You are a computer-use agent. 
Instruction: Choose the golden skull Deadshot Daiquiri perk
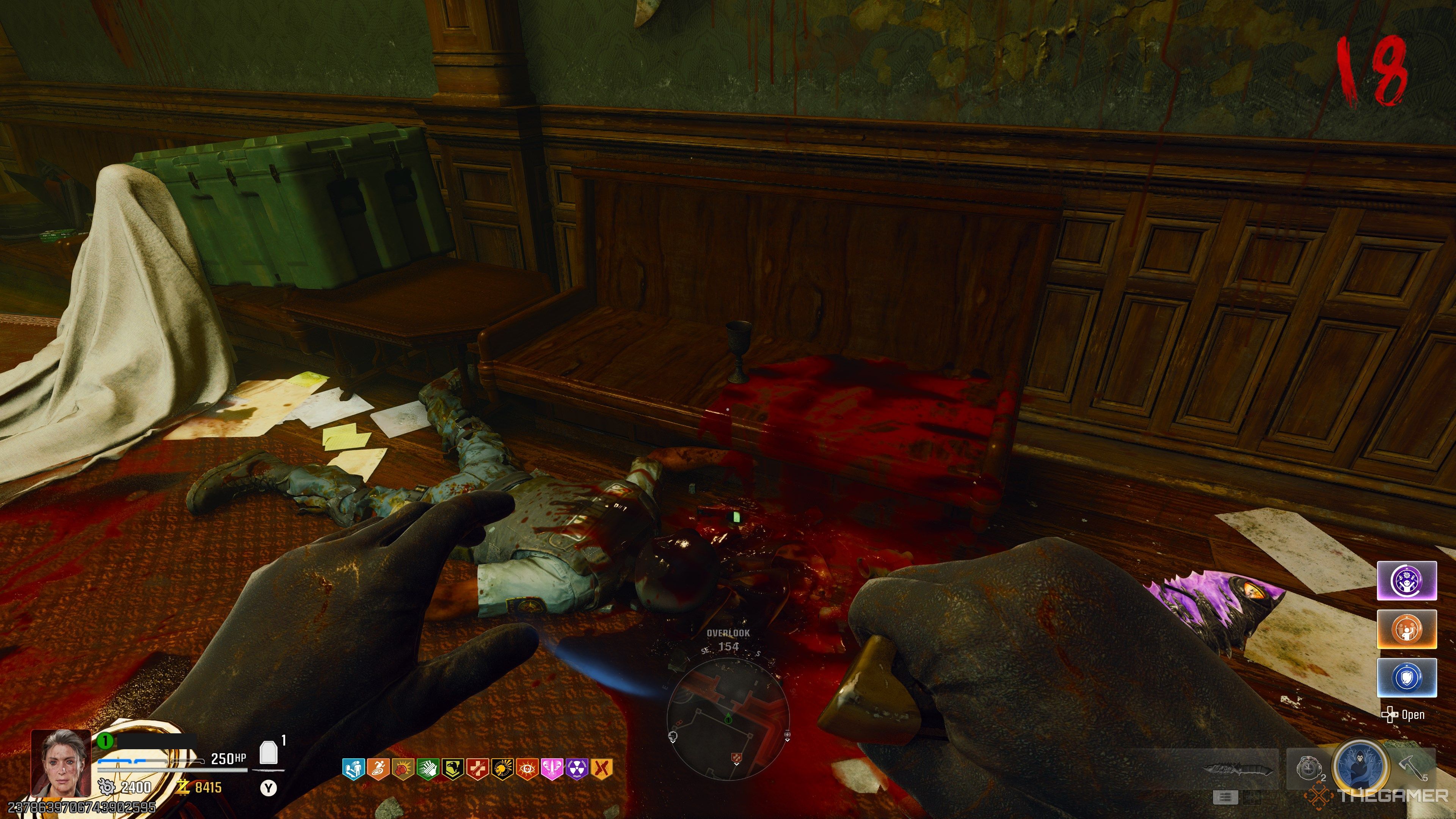(x=502, y=769)
